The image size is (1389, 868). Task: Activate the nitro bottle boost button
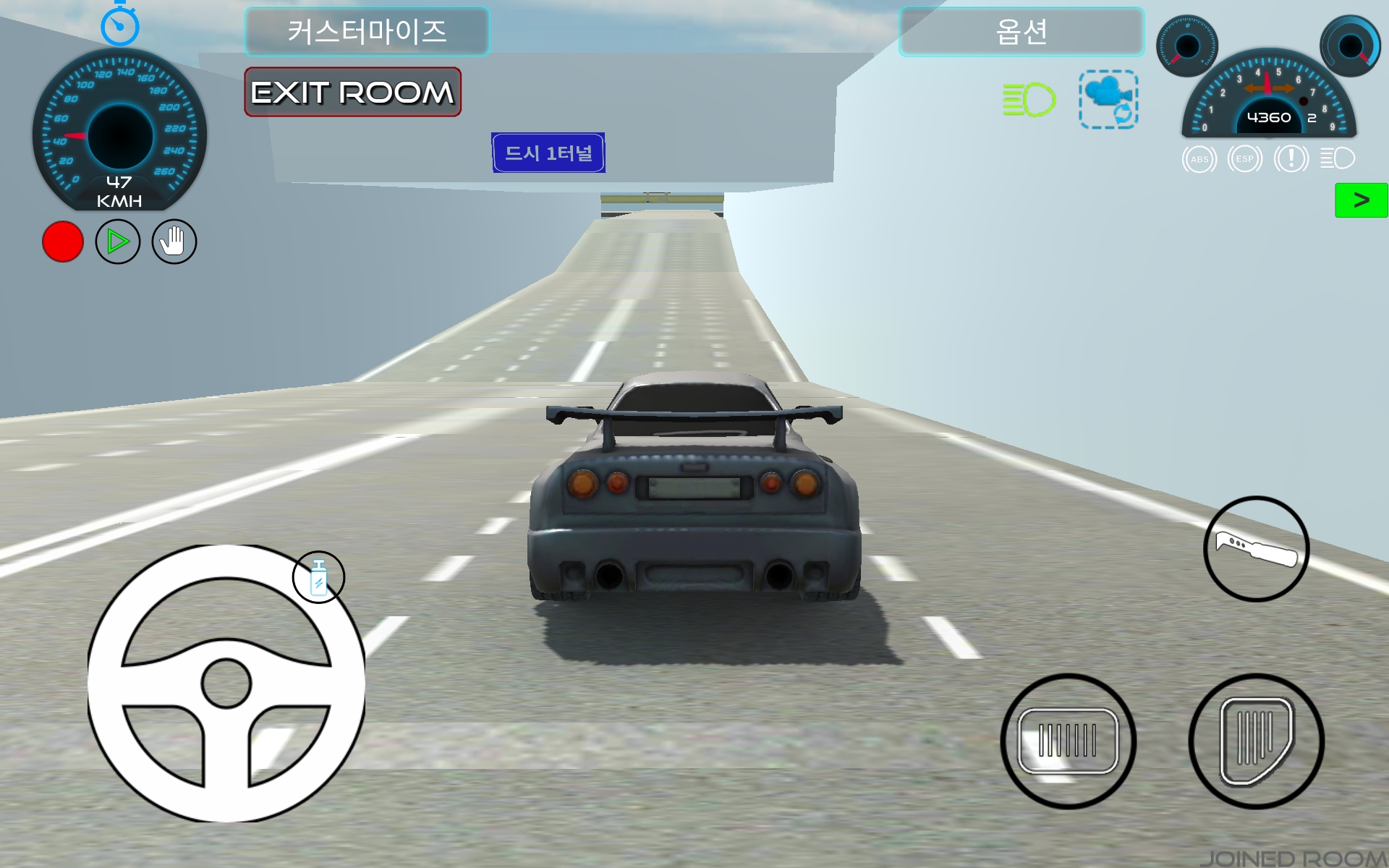coord(318,577)
